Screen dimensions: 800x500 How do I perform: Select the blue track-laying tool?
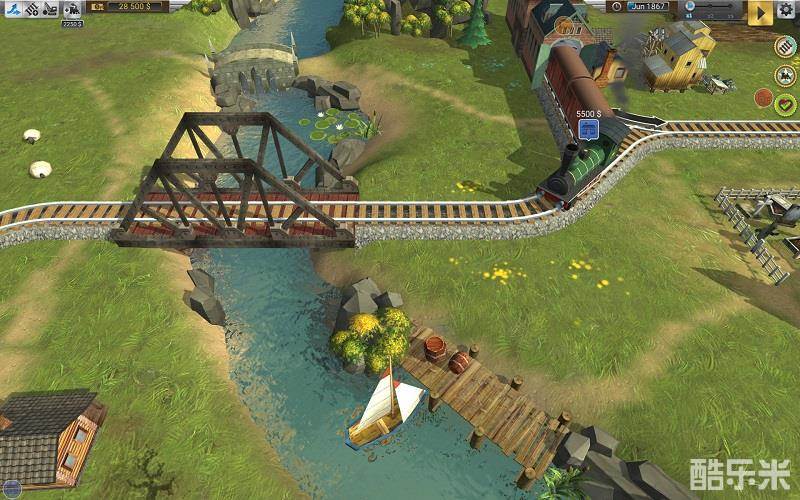11,9
